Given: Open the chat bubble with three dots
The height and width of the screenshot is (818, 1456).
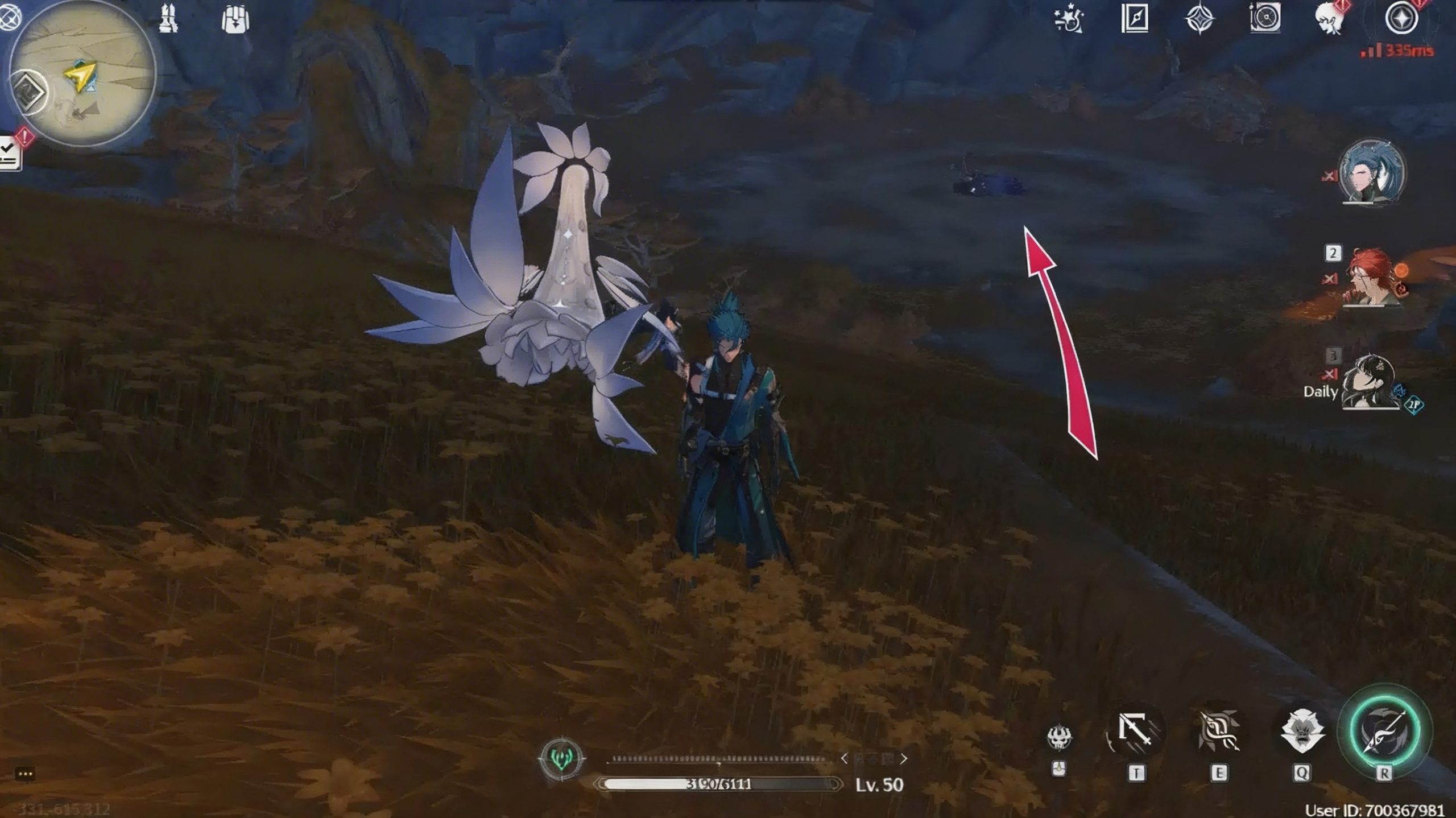Looking at the screenshot, I should coord(26,774).
